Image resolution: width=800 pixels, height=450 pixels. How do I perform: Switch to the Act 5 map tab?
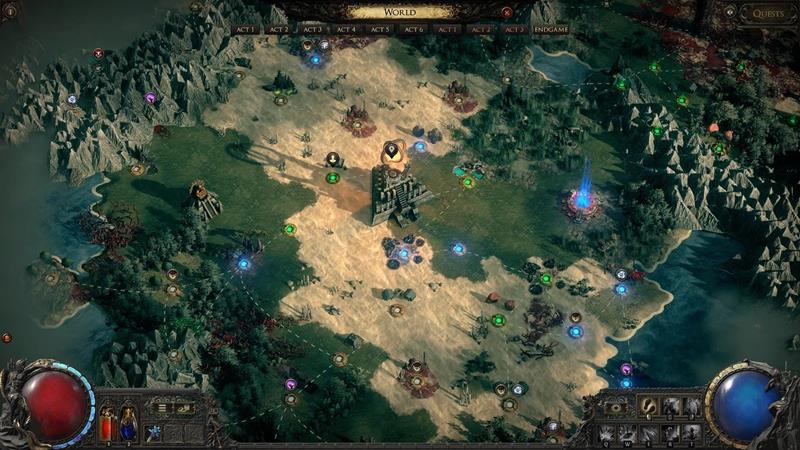coord(380,30)
